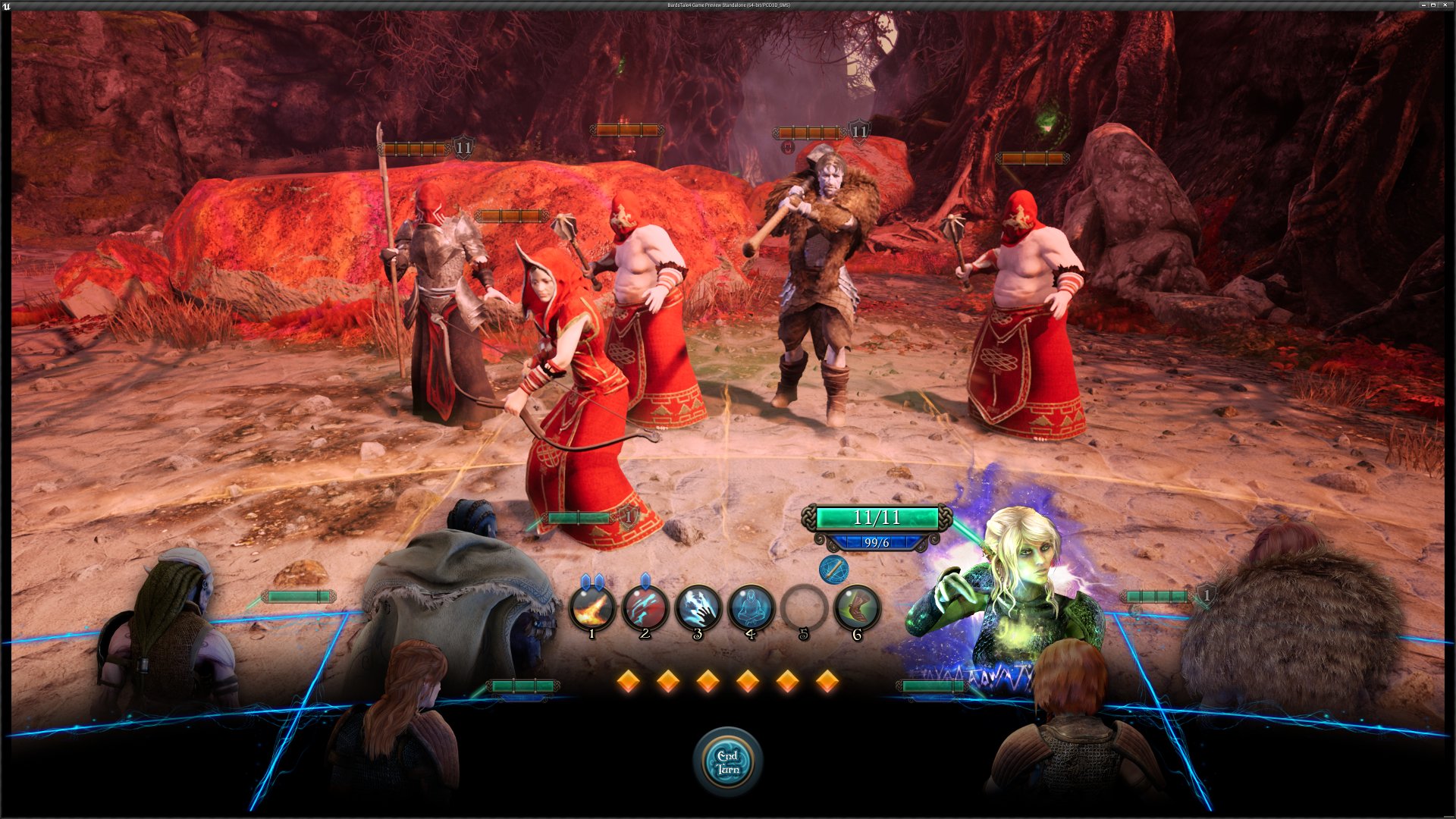The image size is (1456, 819).
Task: Close the game window
Action: click(1445, 5)
